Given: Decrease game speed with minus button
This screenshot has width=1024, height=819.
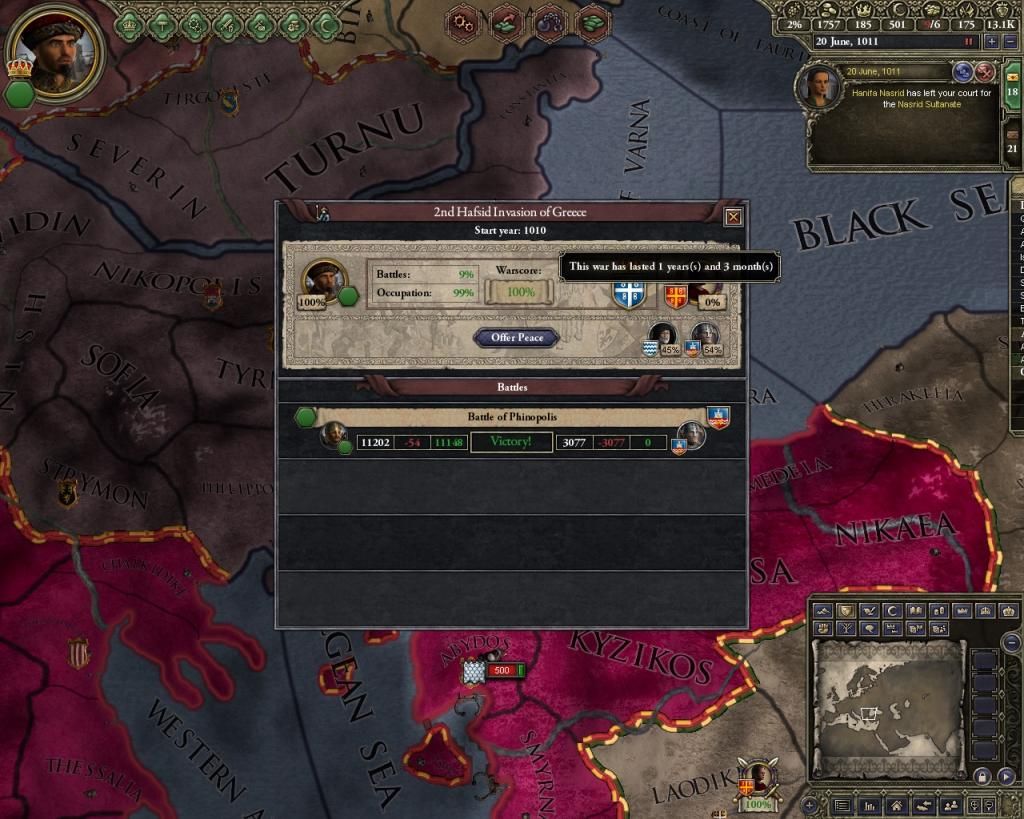Looking at the screenshot, I should 1010,42.
